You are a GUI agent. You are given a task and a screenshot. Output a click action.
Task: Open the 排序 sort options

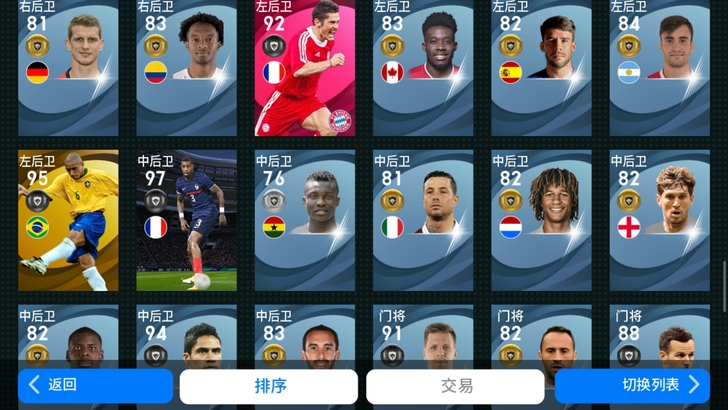click(x=268, y=386)
